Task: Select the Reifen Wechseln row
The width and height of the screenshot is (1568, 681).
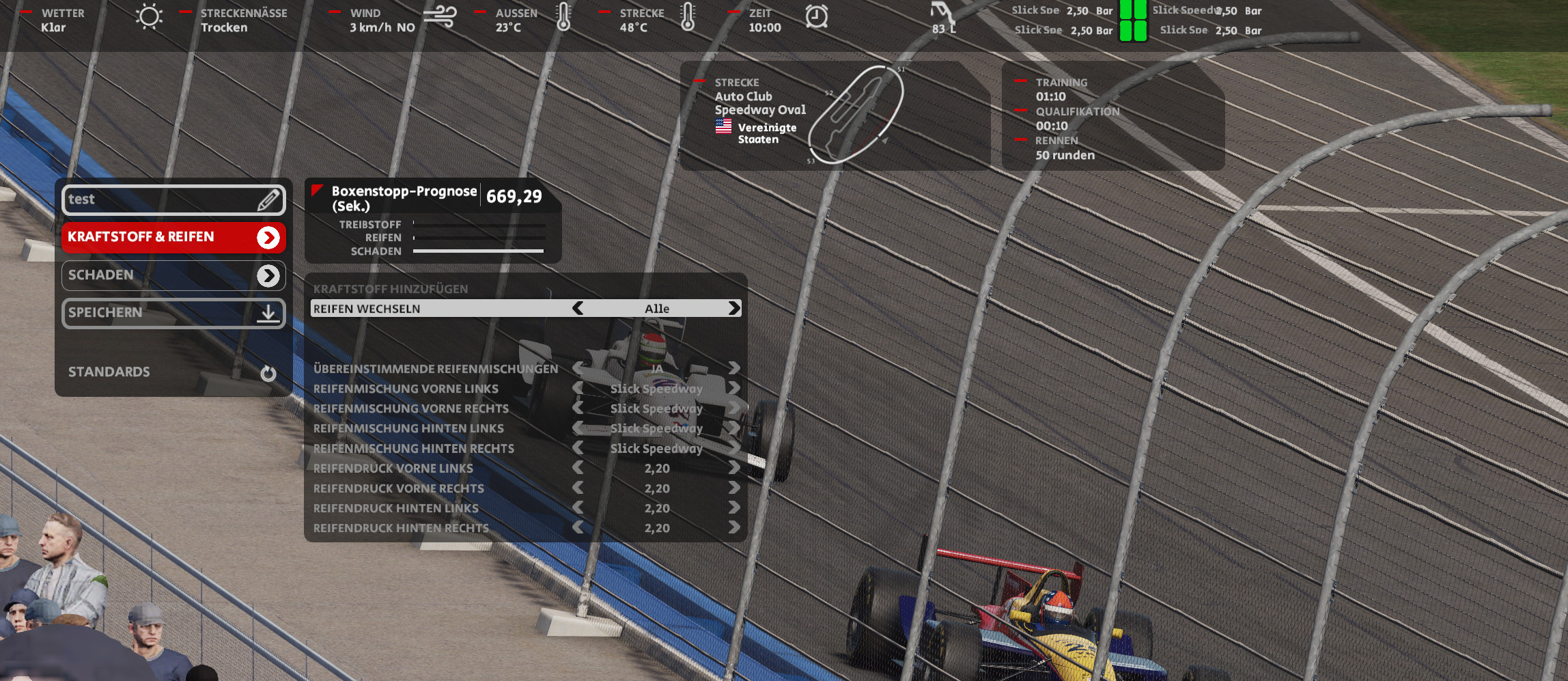Action: pyautogui.click(x=437, y=309)
